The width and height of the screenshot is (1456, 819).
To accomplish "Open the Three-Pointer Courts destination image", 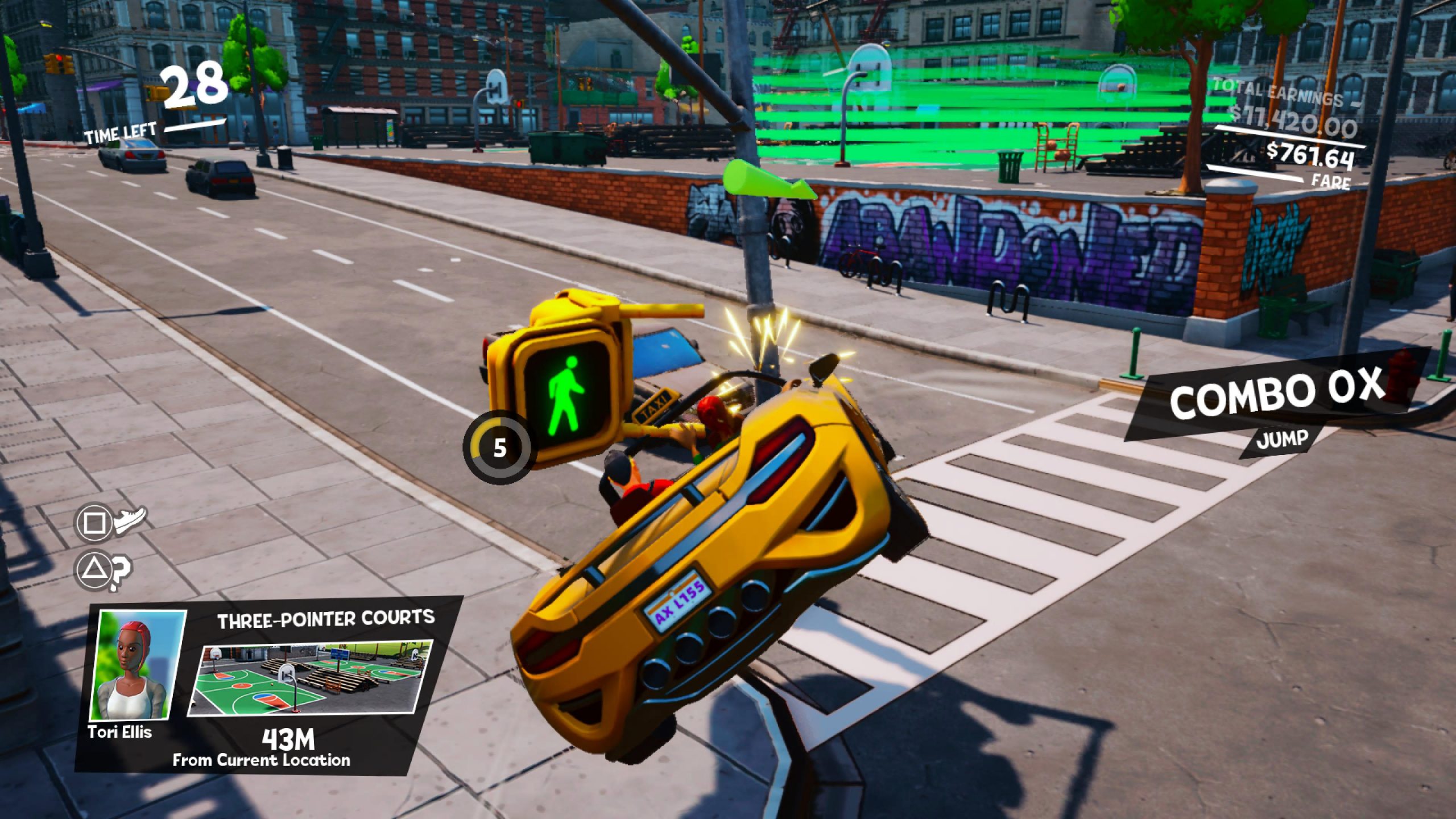I will point(312,677).
